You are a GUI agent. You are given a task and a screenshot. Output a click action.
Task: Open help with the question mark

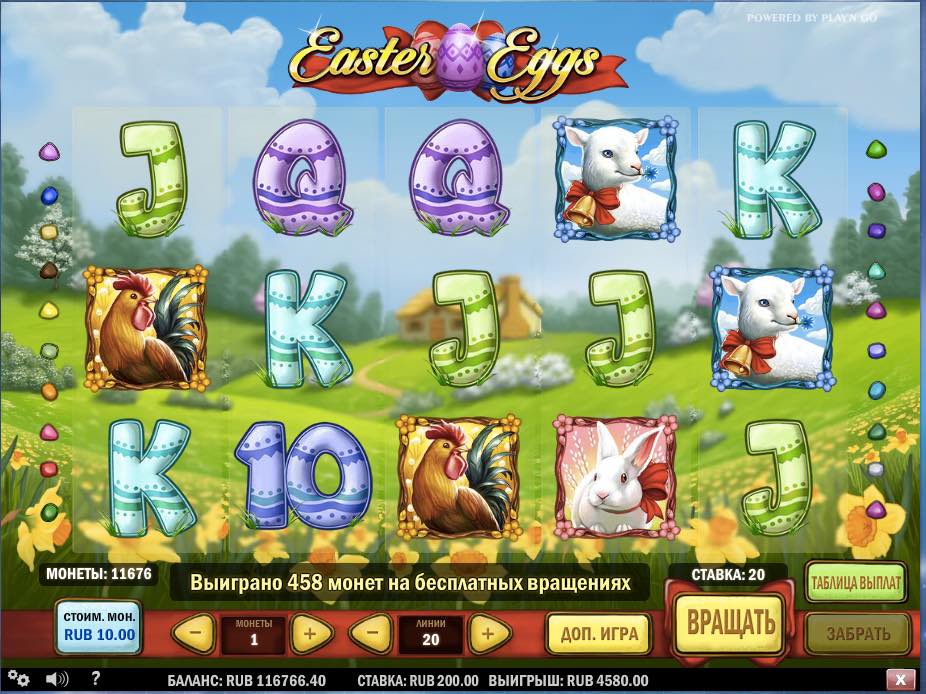97,679
